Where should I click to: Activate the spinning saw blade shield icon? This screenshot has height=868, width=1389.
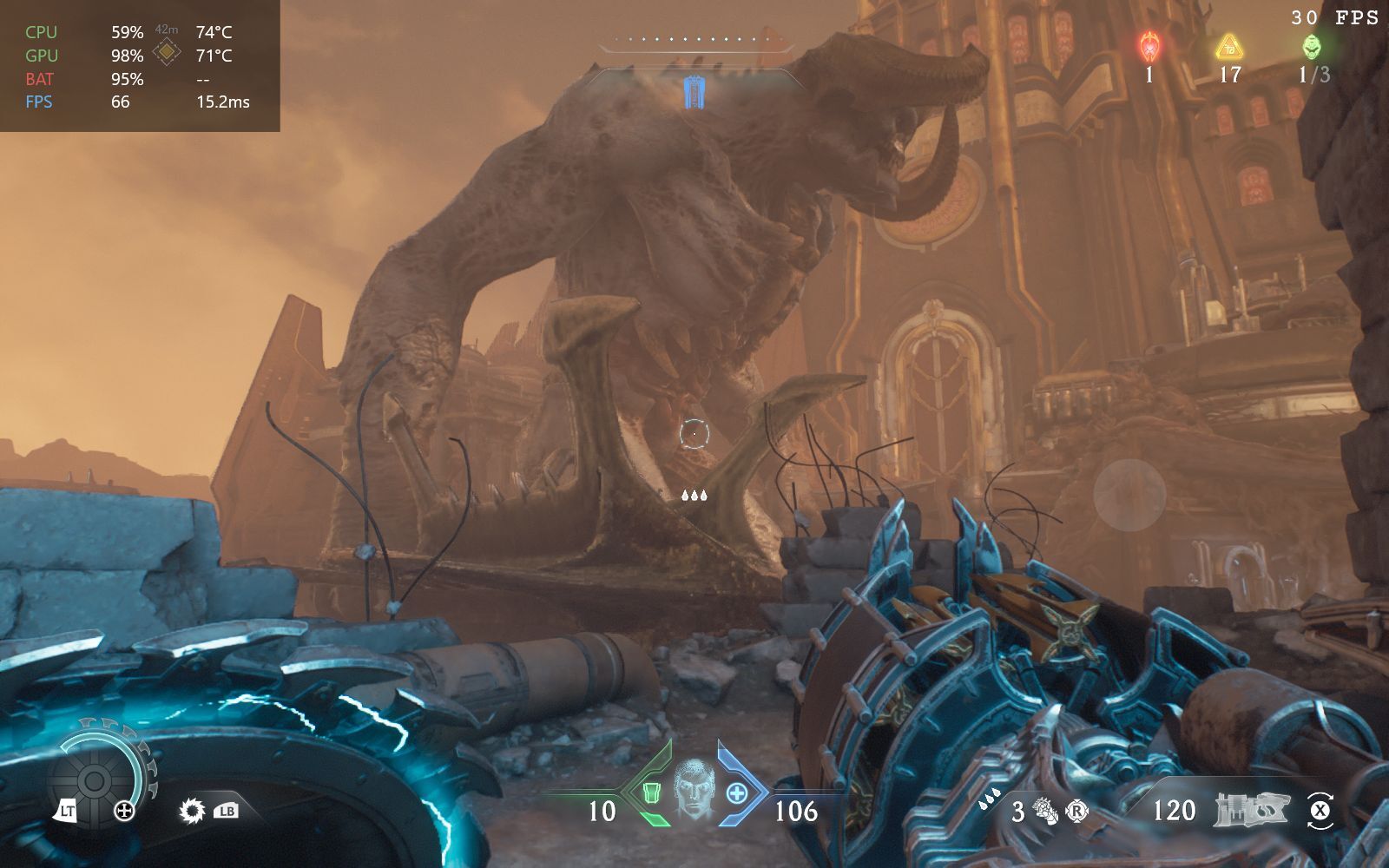(x=192, y=812)
